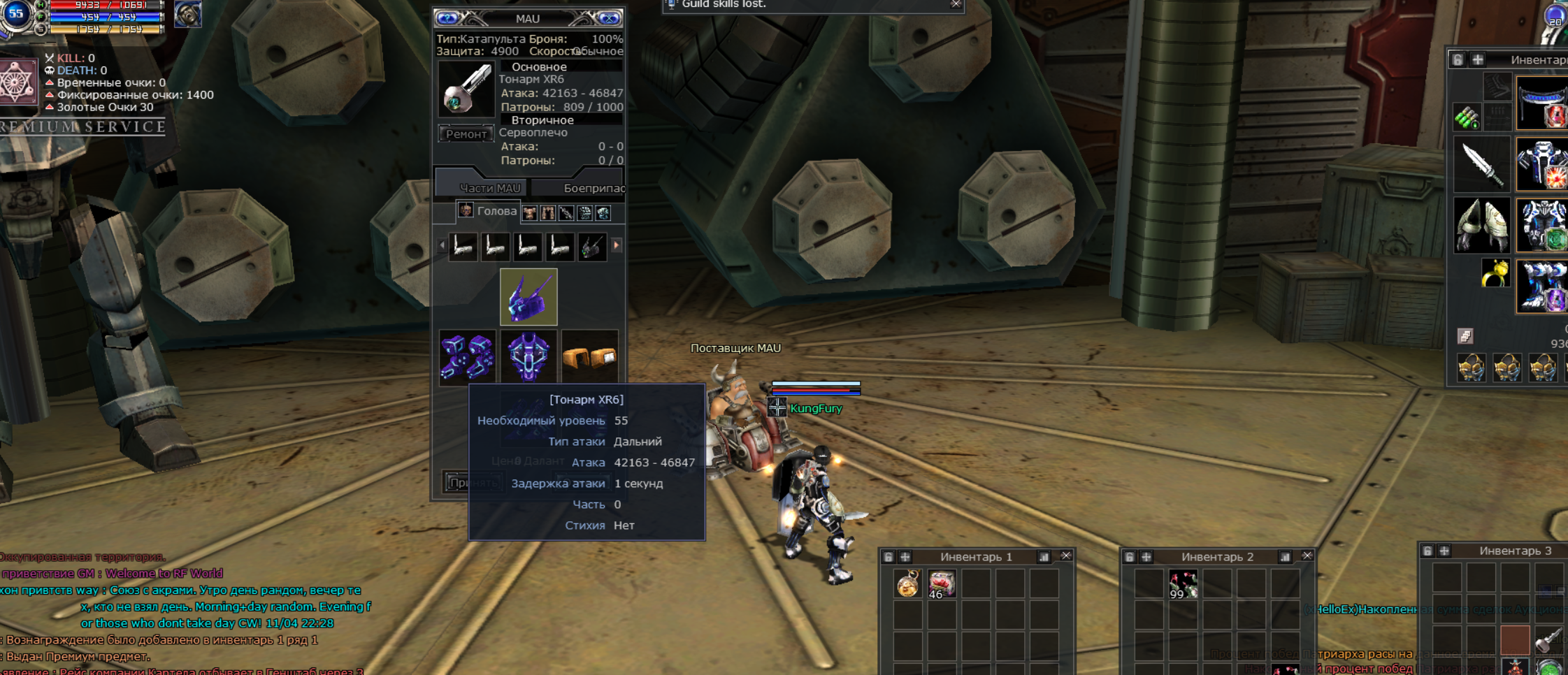Toggle the lock on Инвентарь 2
This screenshot has width=1568, height=675.
(1130, 557)
